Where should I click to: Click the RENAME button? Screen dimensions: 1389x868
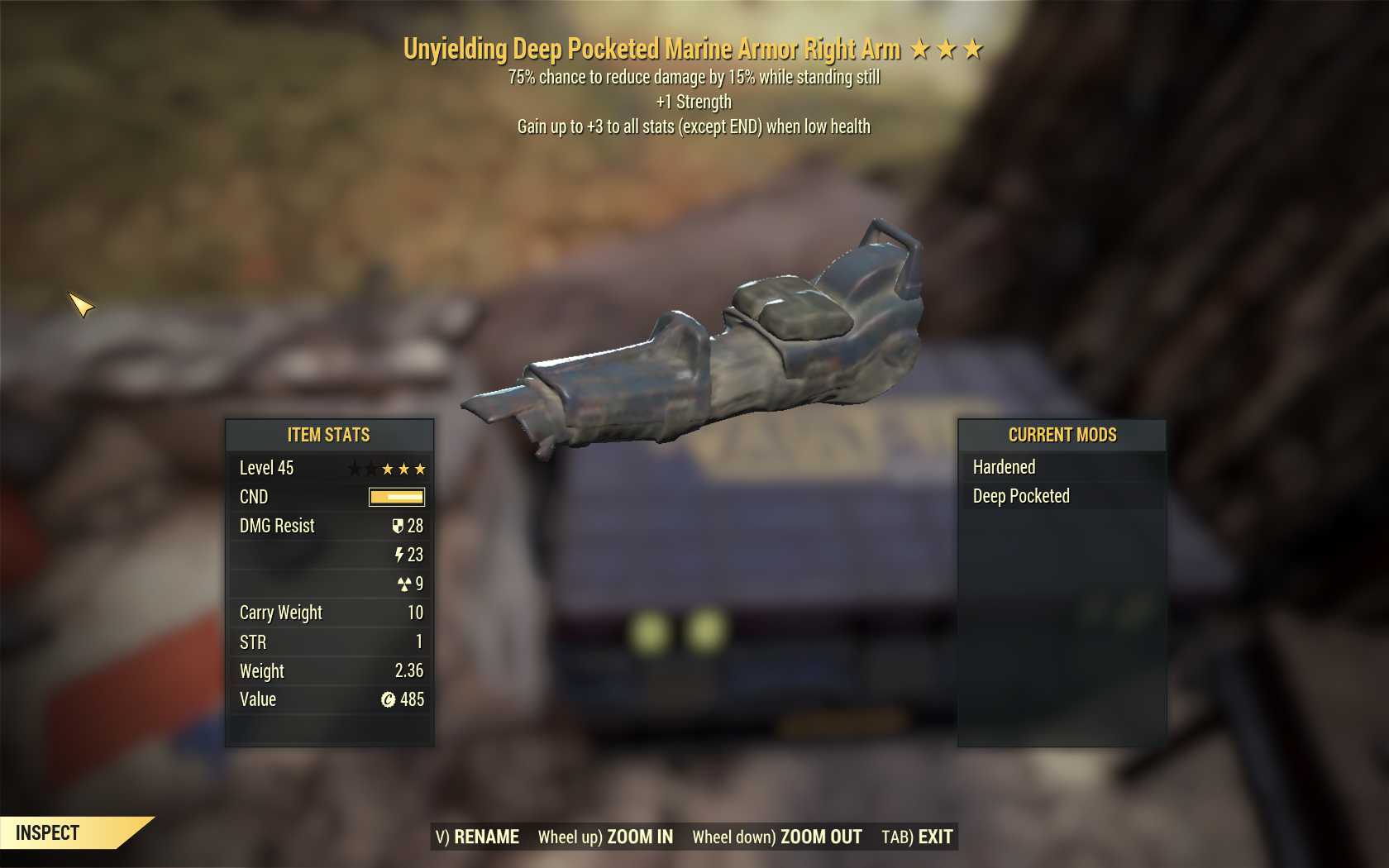486,836
